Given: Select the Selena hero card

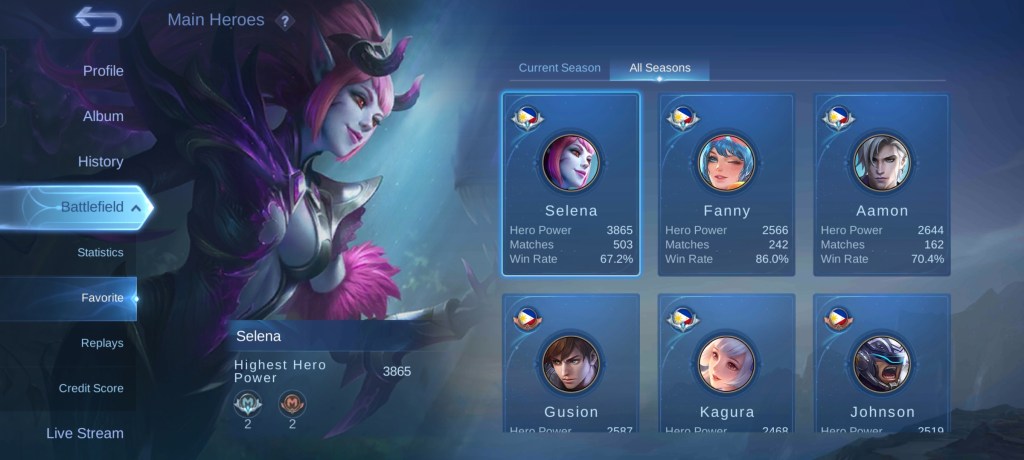Looking at the screenshot, I should [x=571, y=184].
